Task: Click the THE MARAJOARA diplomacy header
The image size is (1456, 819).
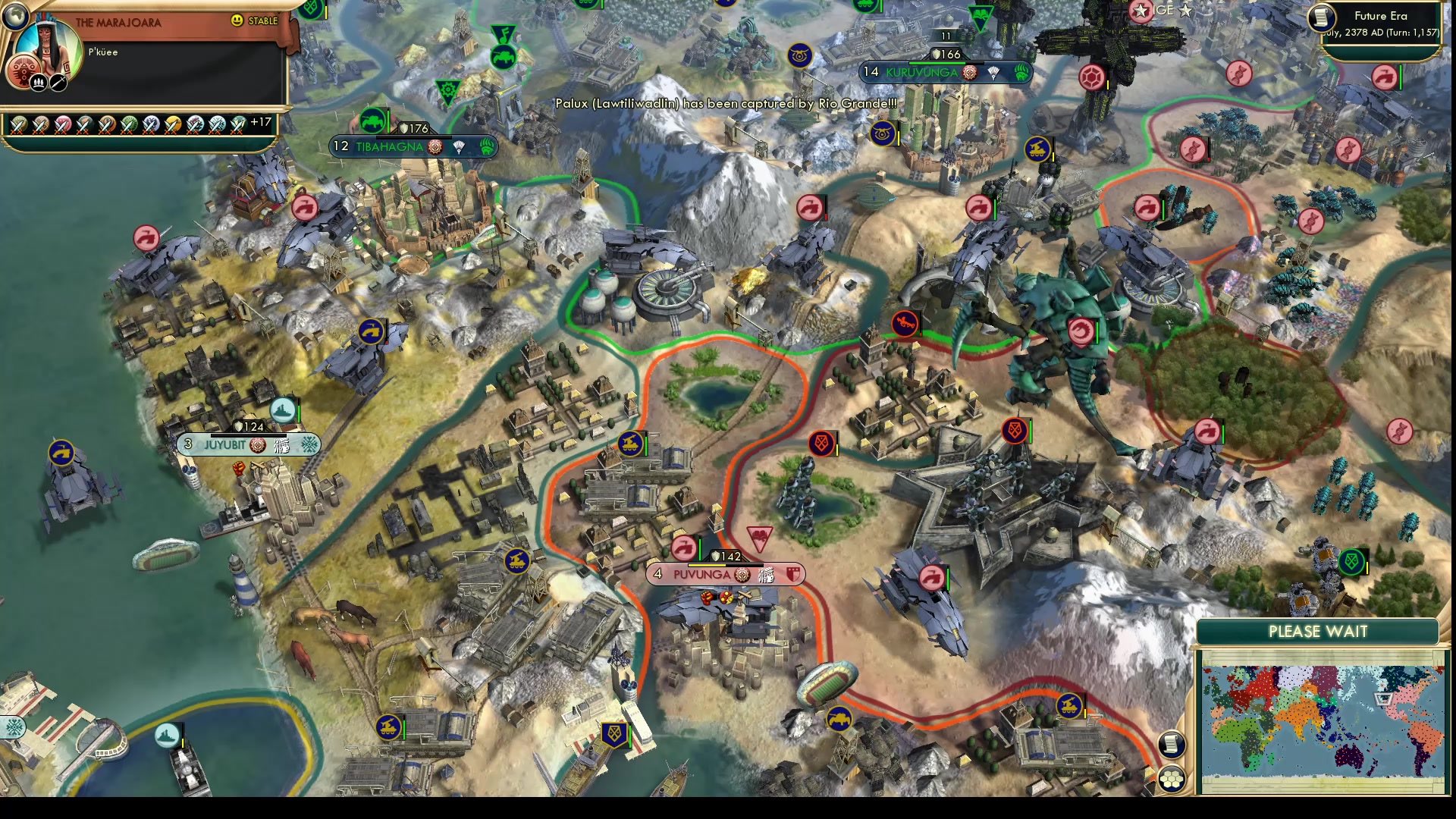Action: 118,22
